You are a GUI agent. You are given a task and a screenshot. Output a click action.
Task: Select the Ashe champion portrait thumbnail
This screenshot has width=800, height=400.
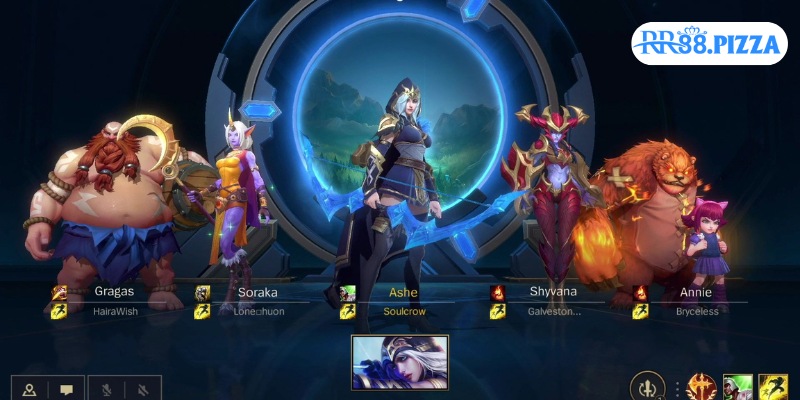(x=400, y=362)
